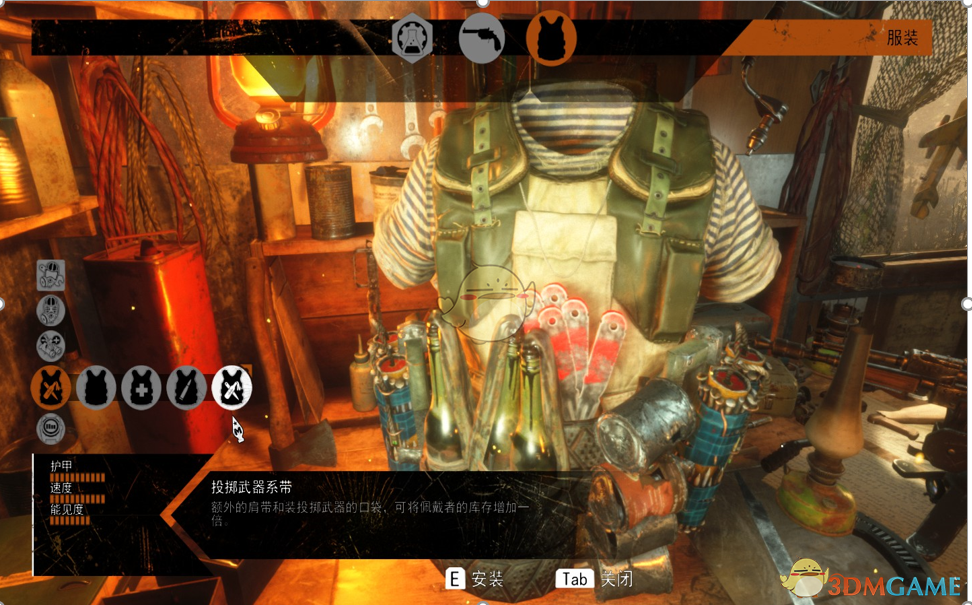Select the gas mask with plus icon
Image resolution: width=972 pixels, height=605 pixels.
click(x=51, y=346)
